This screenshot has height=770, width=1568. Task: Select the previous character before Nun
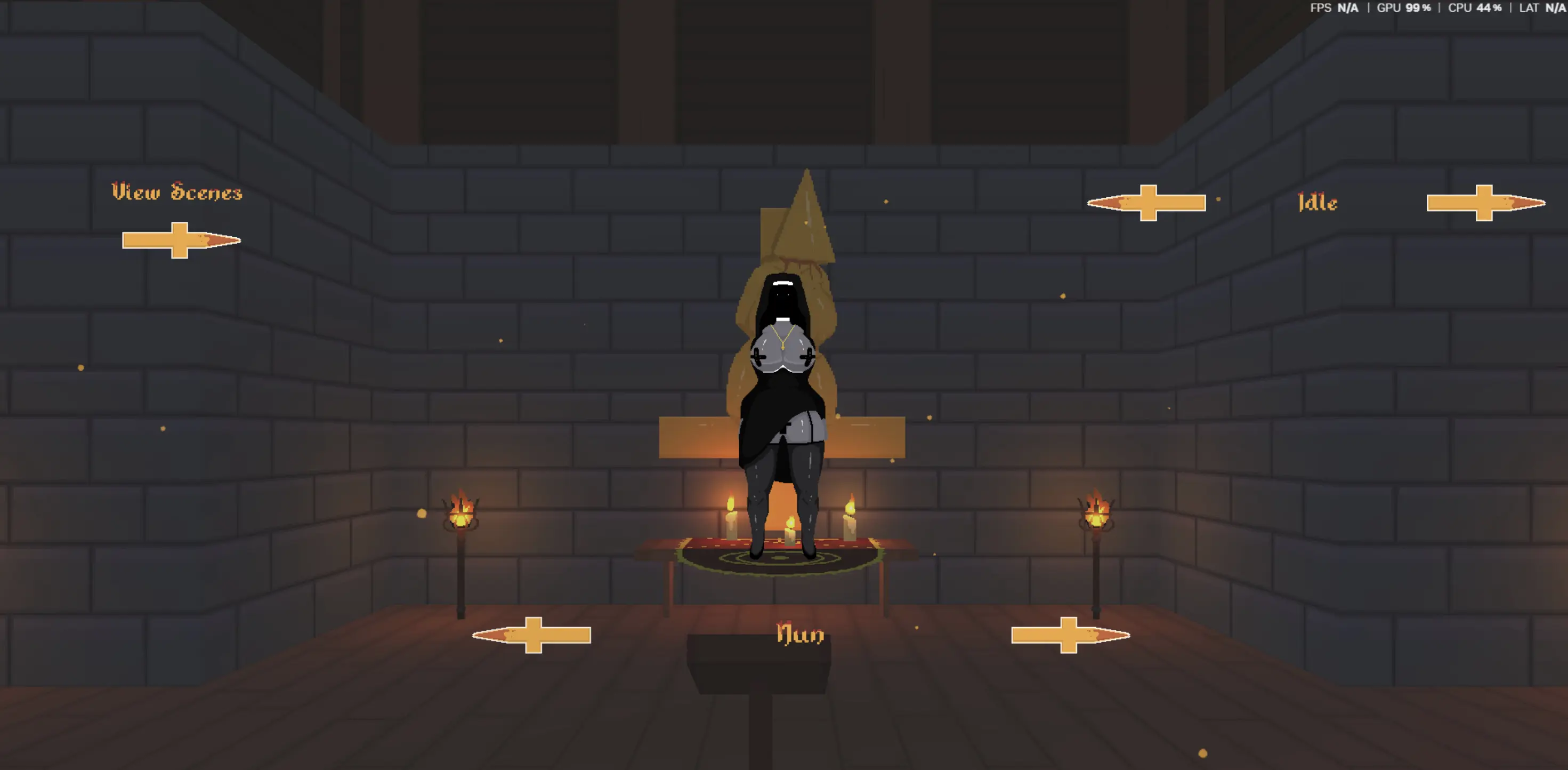click(532, 635)
